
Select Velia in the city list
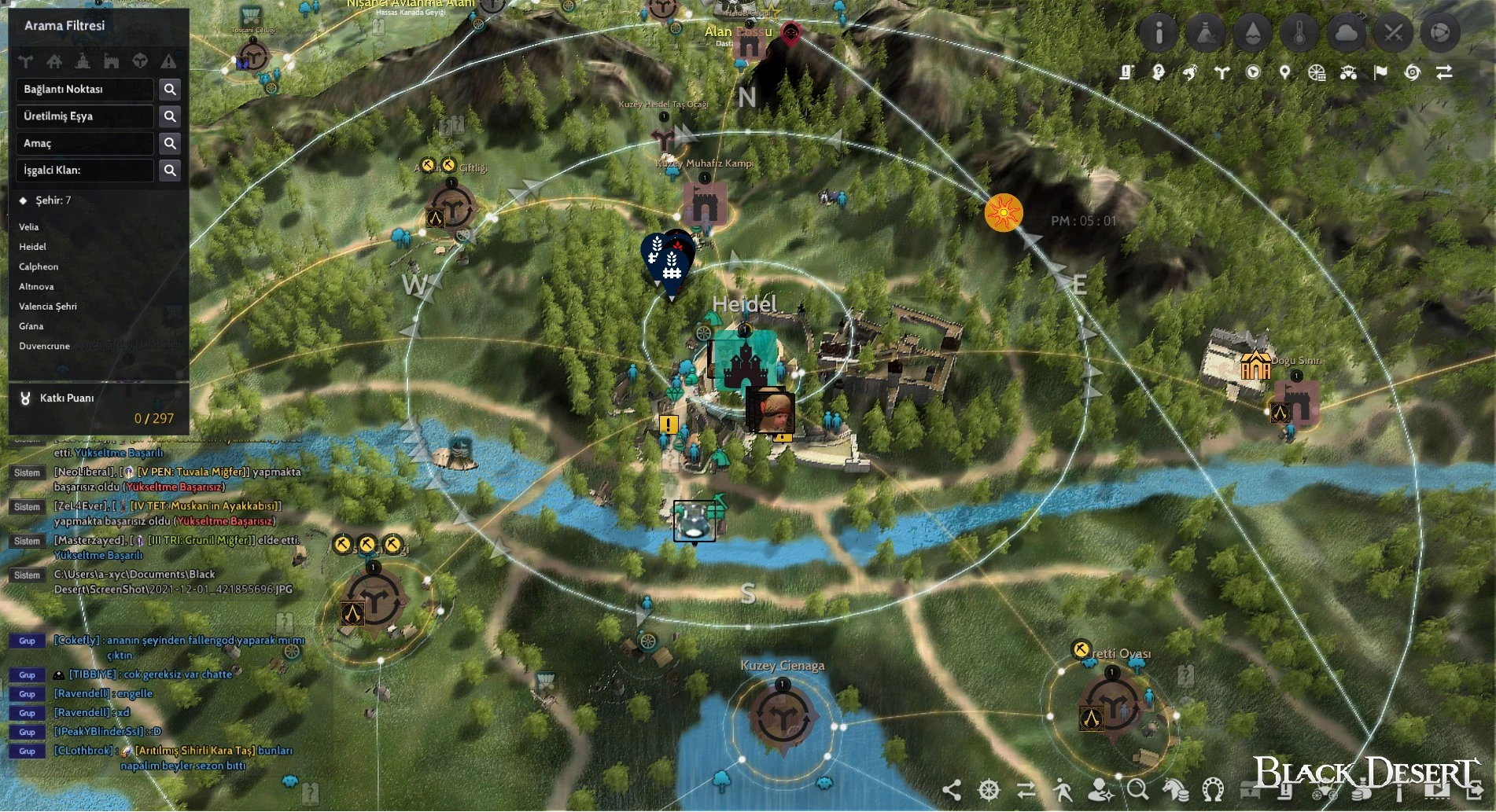pos(29,227)
